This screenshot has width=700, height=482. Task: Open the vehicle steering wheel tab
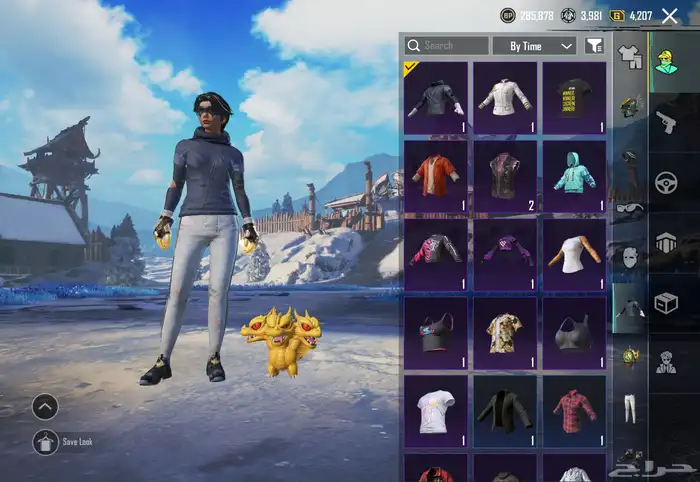pyautogui.click(x=666, y=182)
